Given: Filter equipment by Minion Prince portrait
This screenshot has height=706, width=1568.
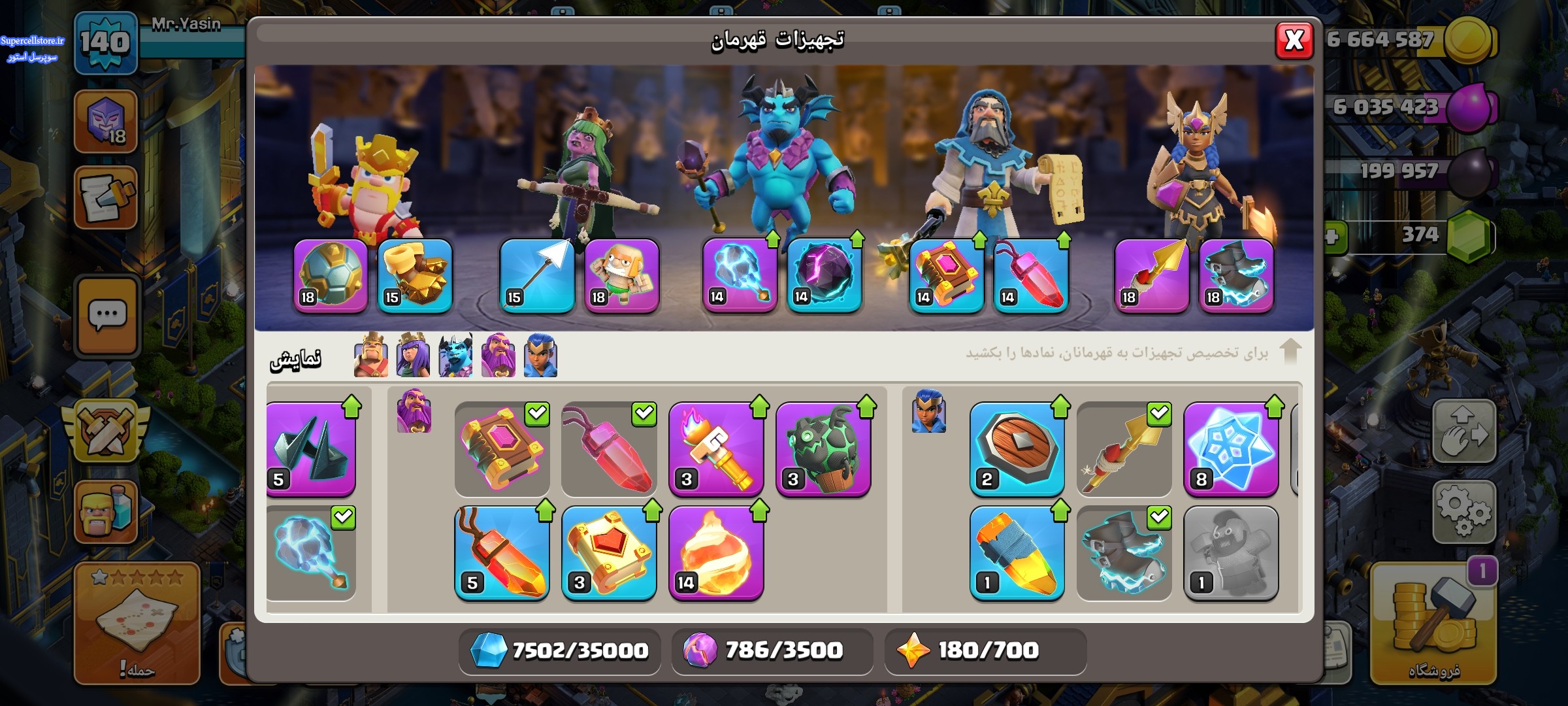Looking at the screenshot, I should coord(455,356).
